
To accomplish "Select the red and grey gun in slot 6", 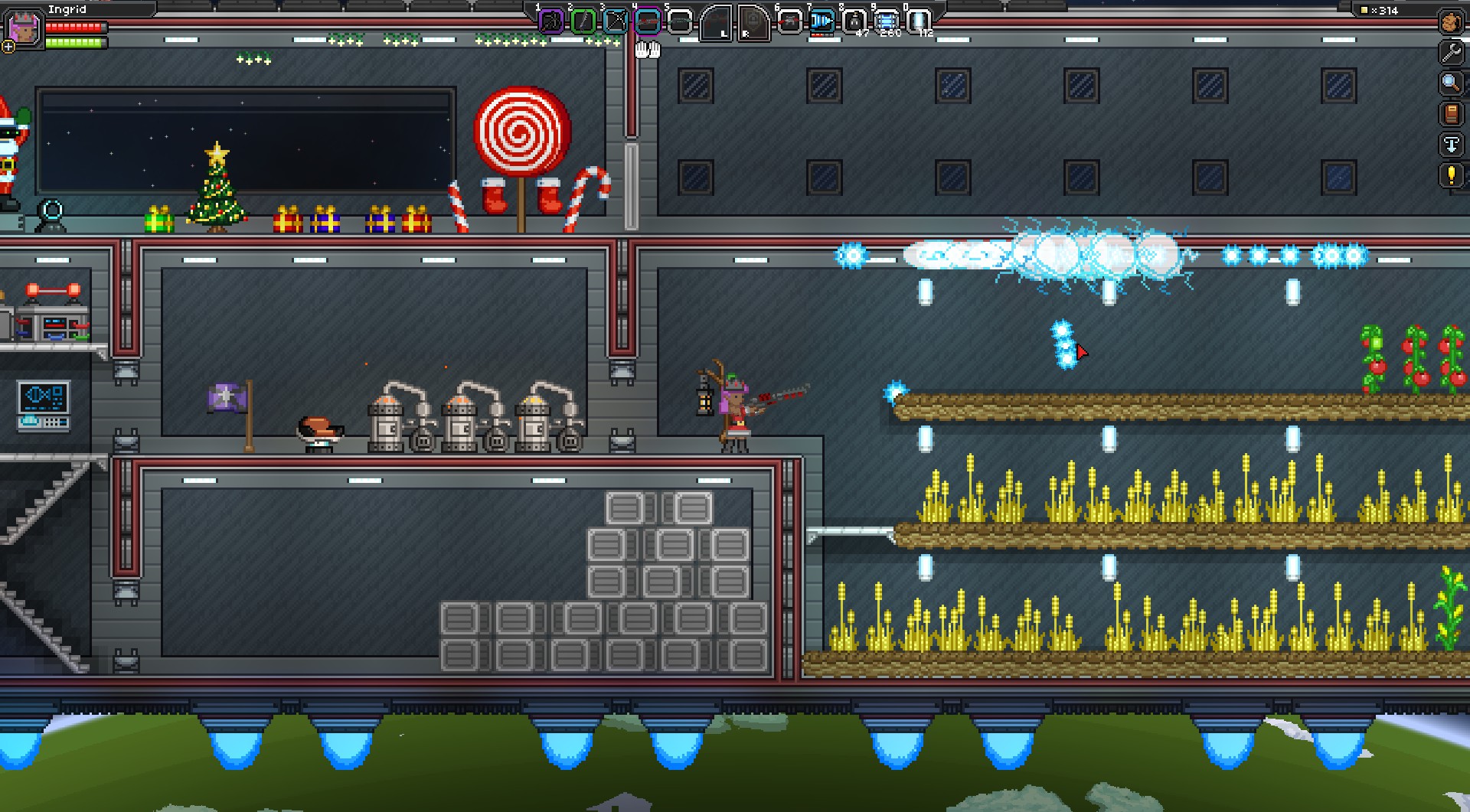I will pos(789,21).
